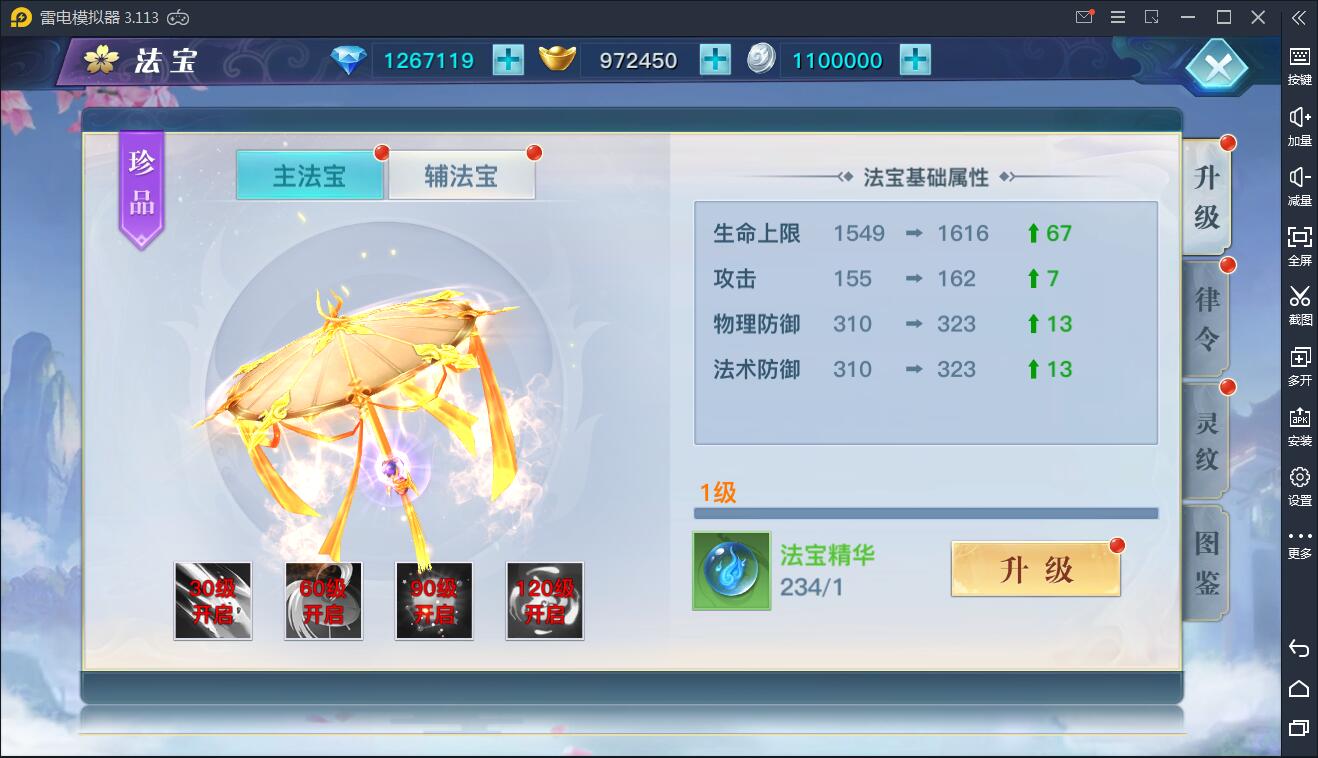Select the locked 30级开启 treasure slot
This screenshot has height=758, width=1318.
coord(213,600)
